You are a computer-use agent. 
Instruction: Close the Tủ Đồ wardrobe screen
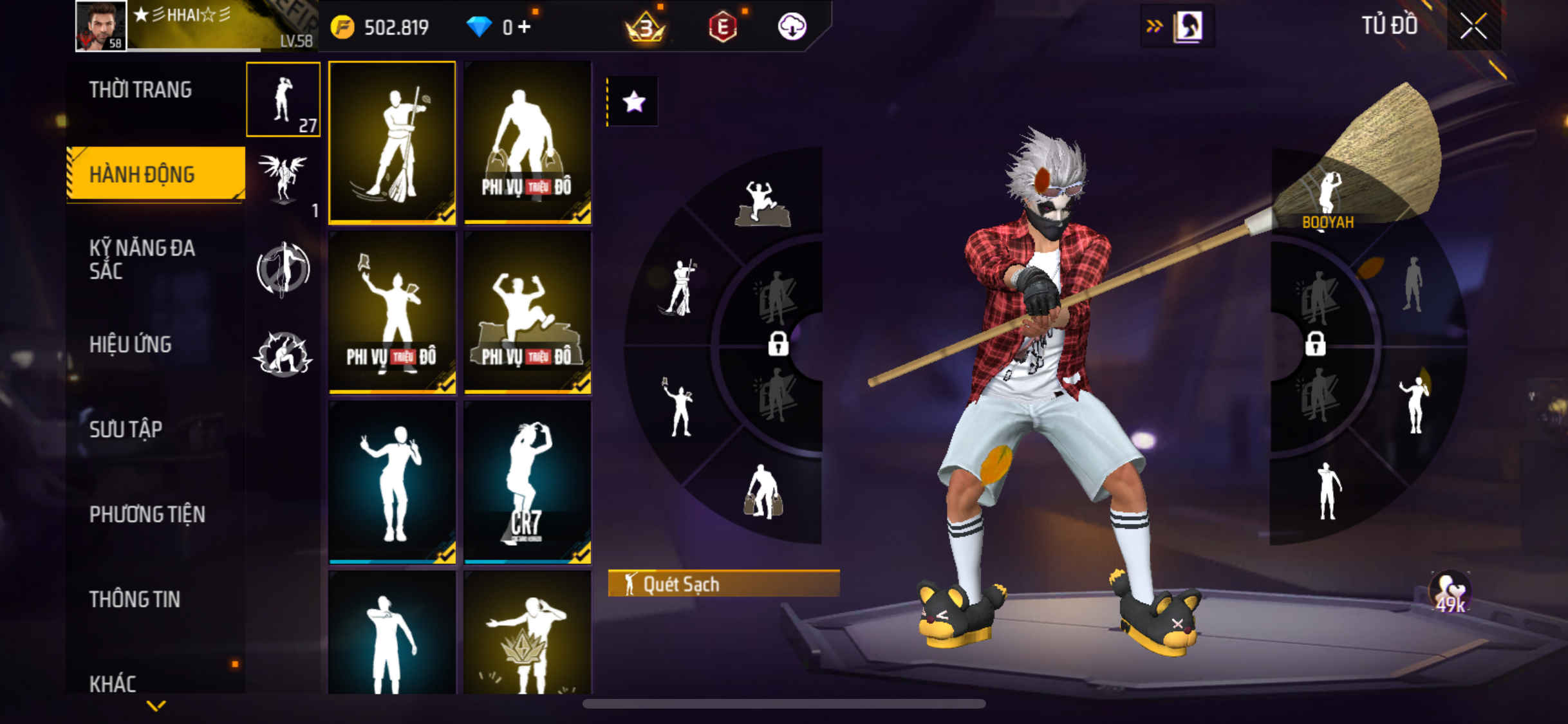point(1473,26)
